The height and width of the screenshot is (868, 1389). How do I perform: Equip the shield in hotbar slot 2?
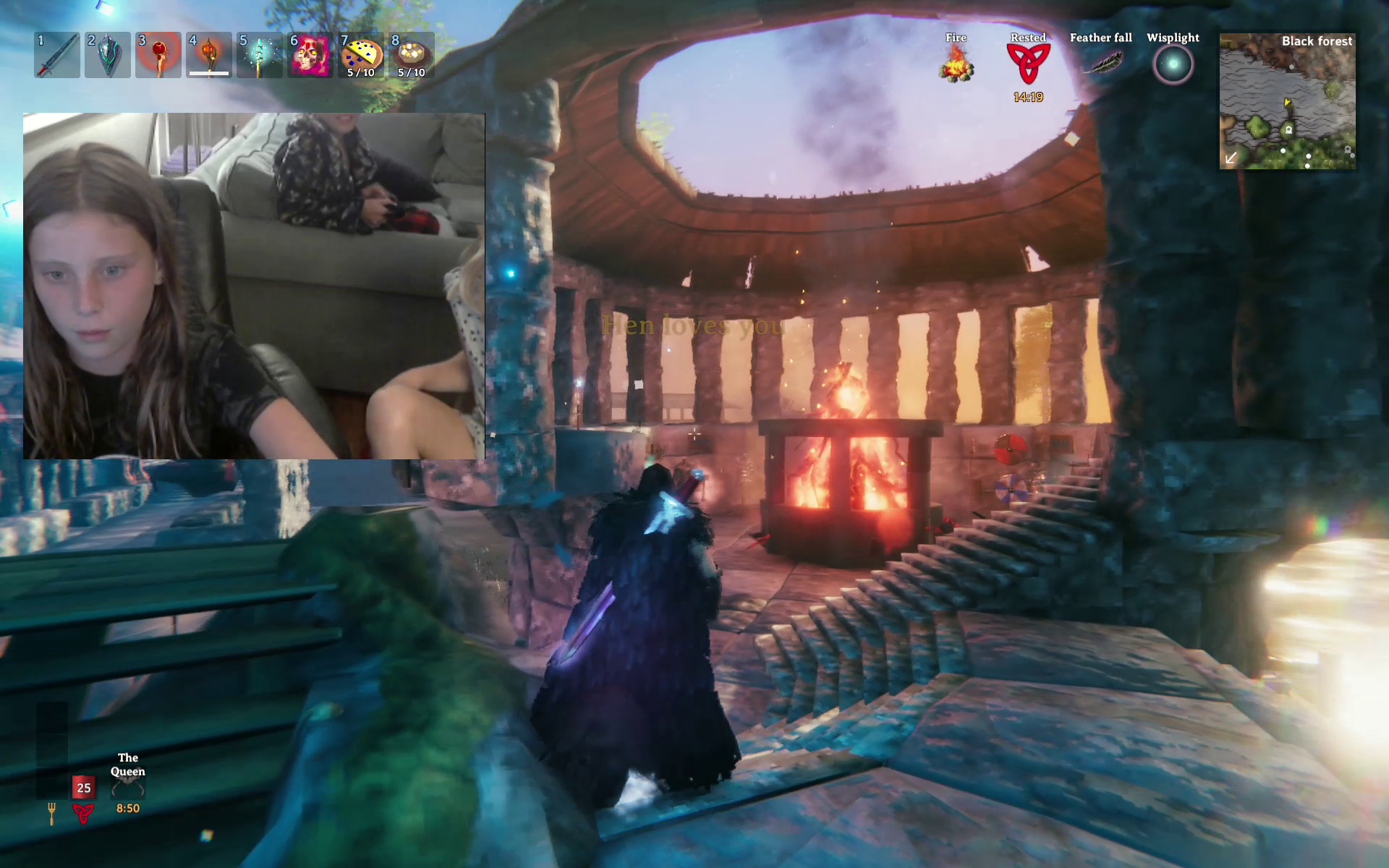point(108,55)
